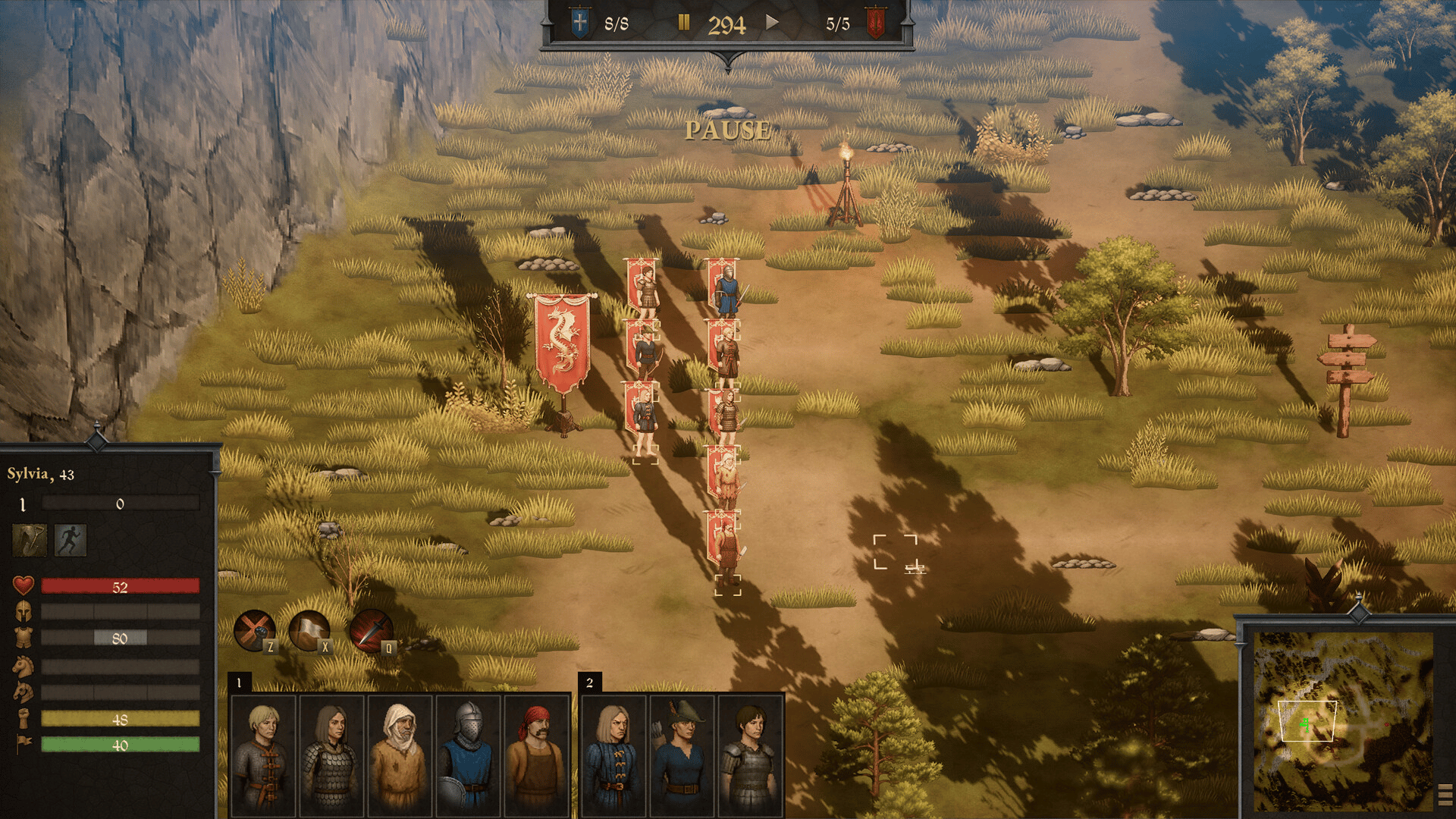Use the white flag command
This screenshot has width=1456, height=819.
(309, 629)
